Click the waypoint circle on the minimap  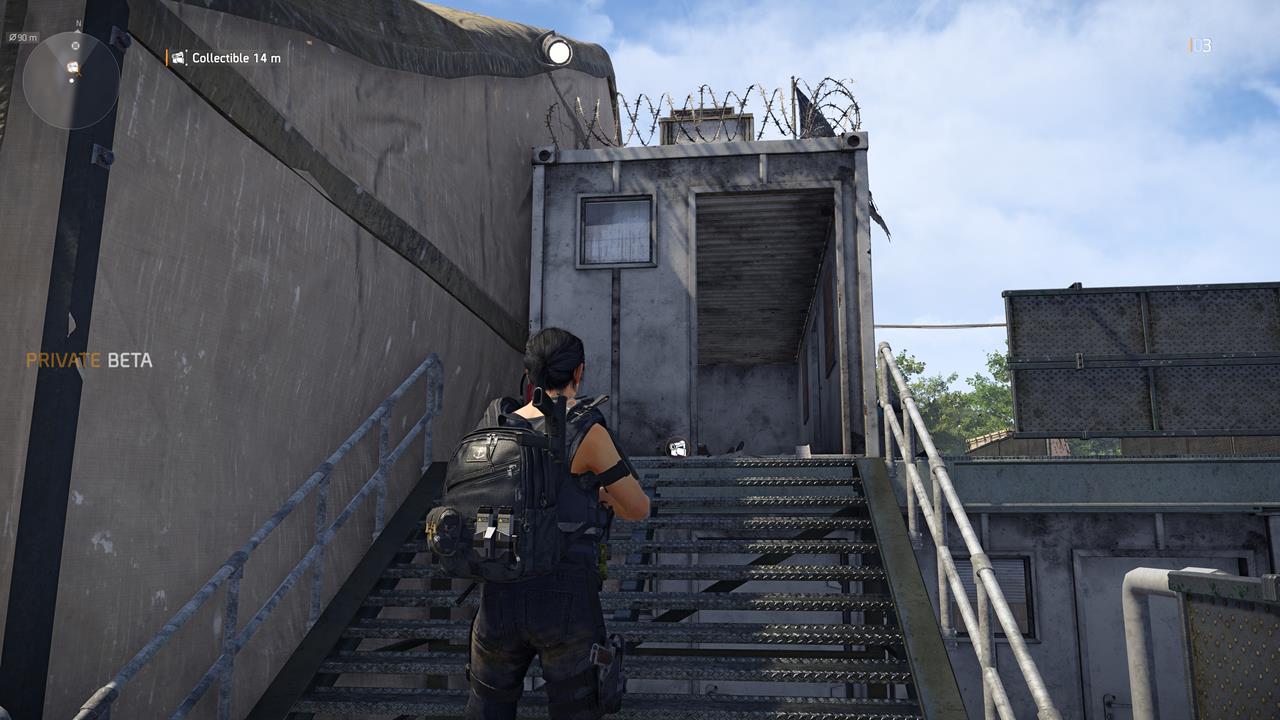(x=75, y=46)
